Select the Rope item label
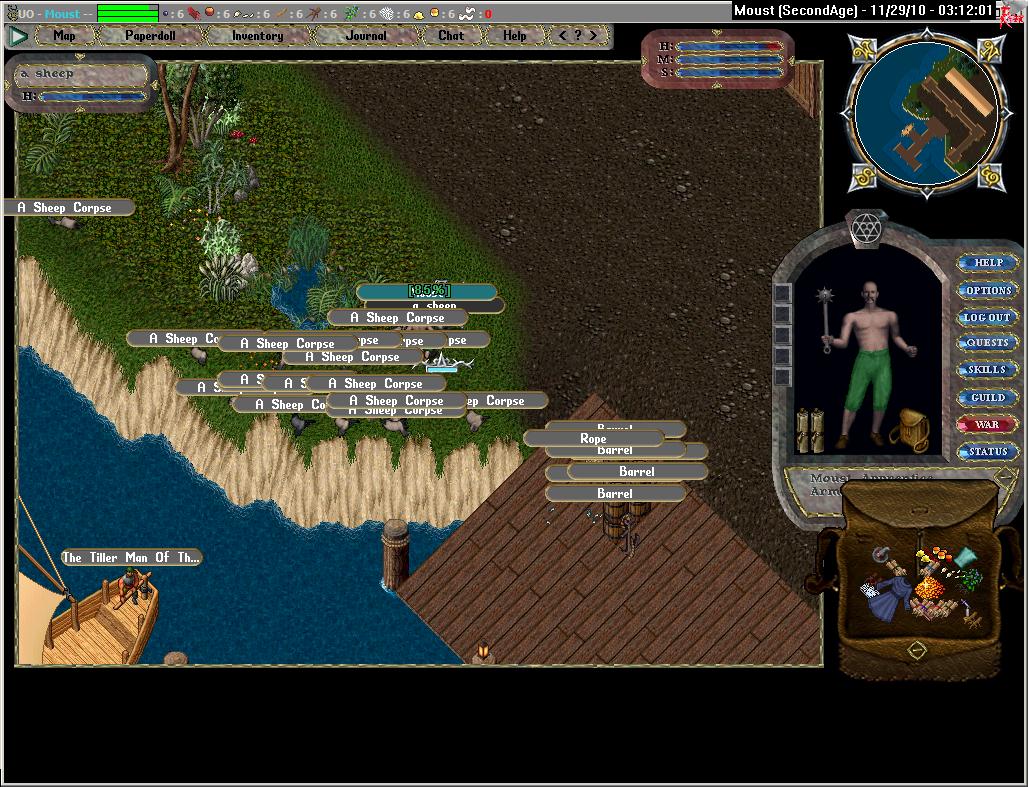The height and width of the screenshot is (787, 1028). pos(593,438)
